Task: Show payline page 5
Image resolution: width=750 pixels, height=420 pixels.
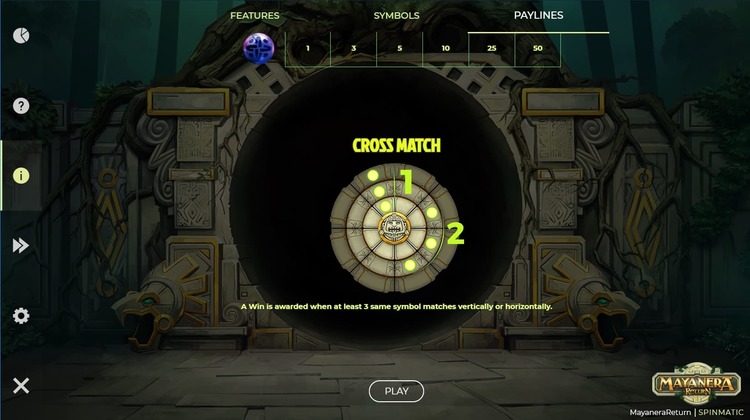Action: click(x=399, y=48)
